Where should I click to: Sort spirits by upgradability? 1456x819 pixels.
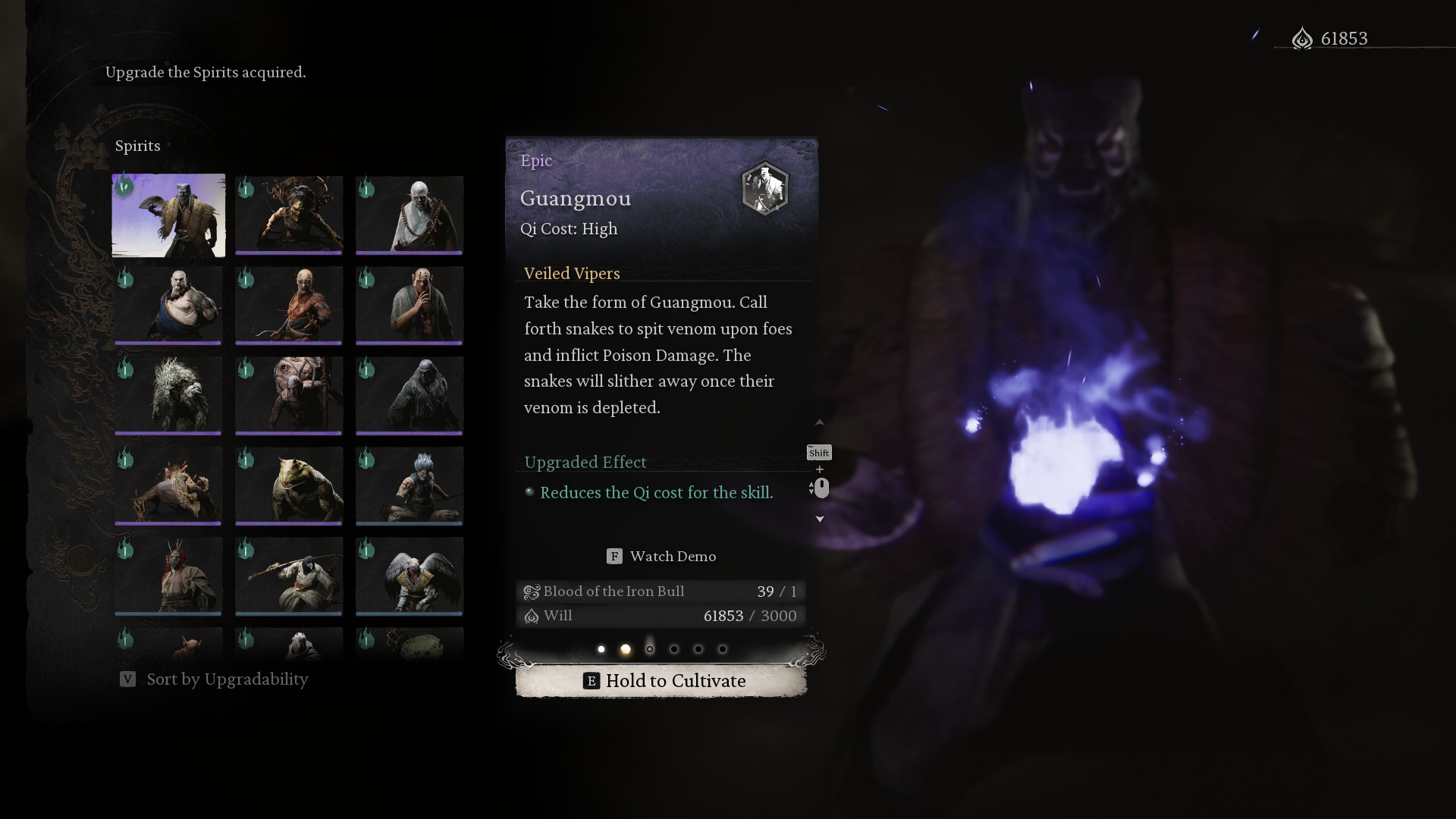click(215, 679)
